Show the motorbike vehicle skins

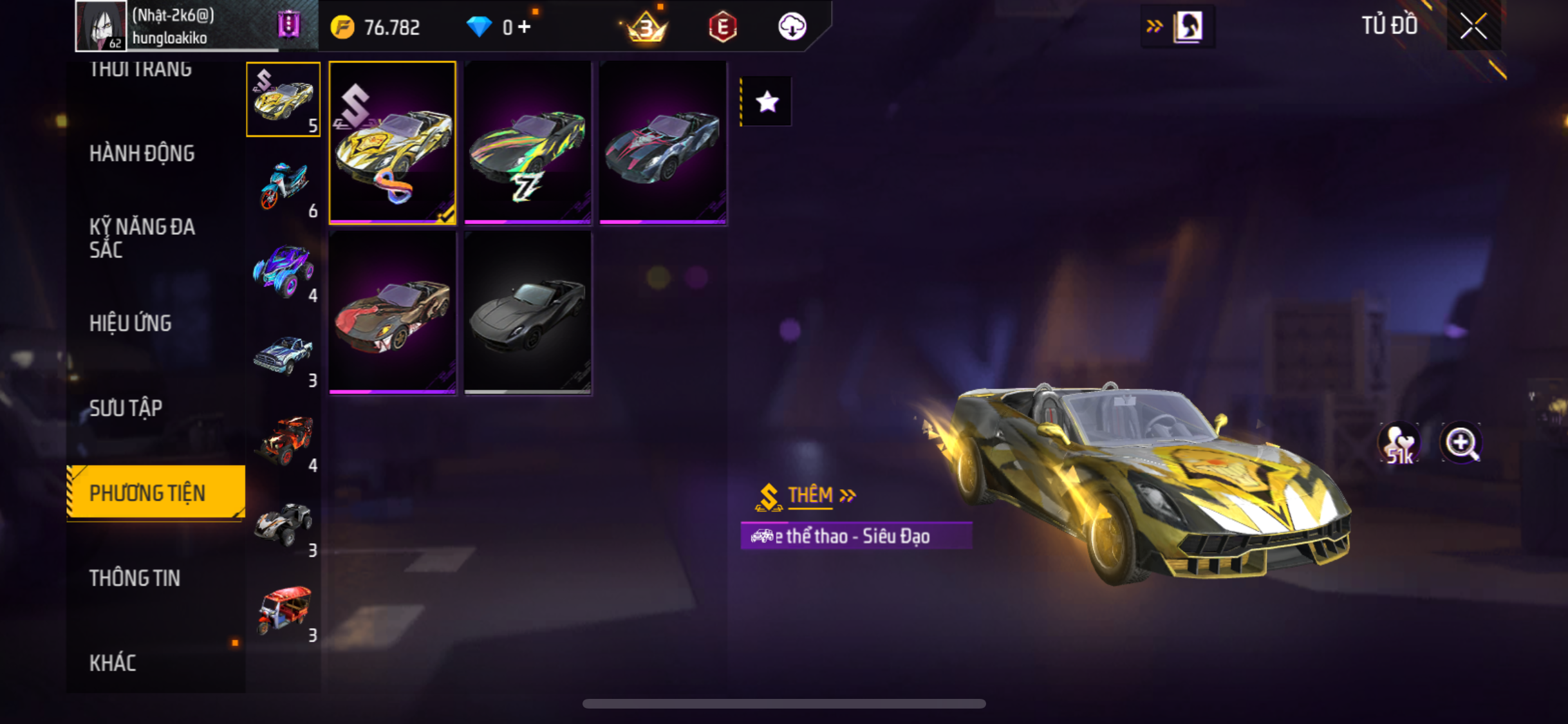point(284,187)
